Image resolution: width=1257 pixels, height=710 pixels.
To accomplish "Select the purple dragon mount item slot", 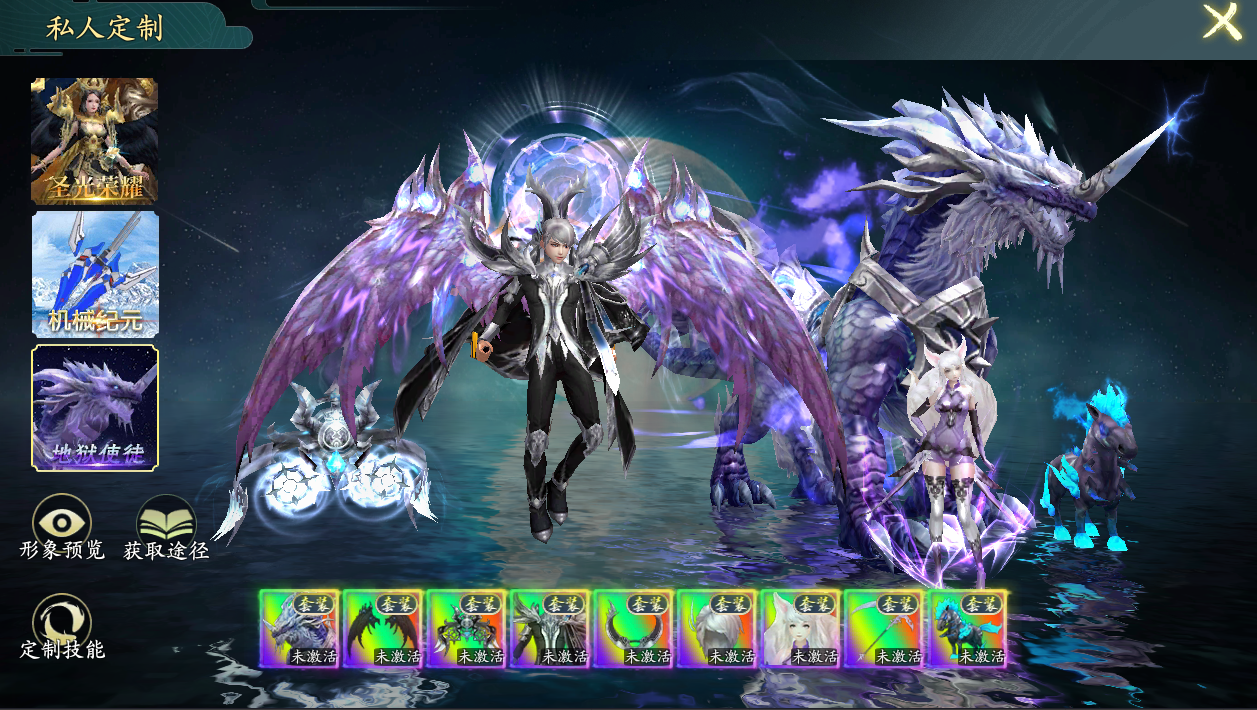I will [299, 628].
